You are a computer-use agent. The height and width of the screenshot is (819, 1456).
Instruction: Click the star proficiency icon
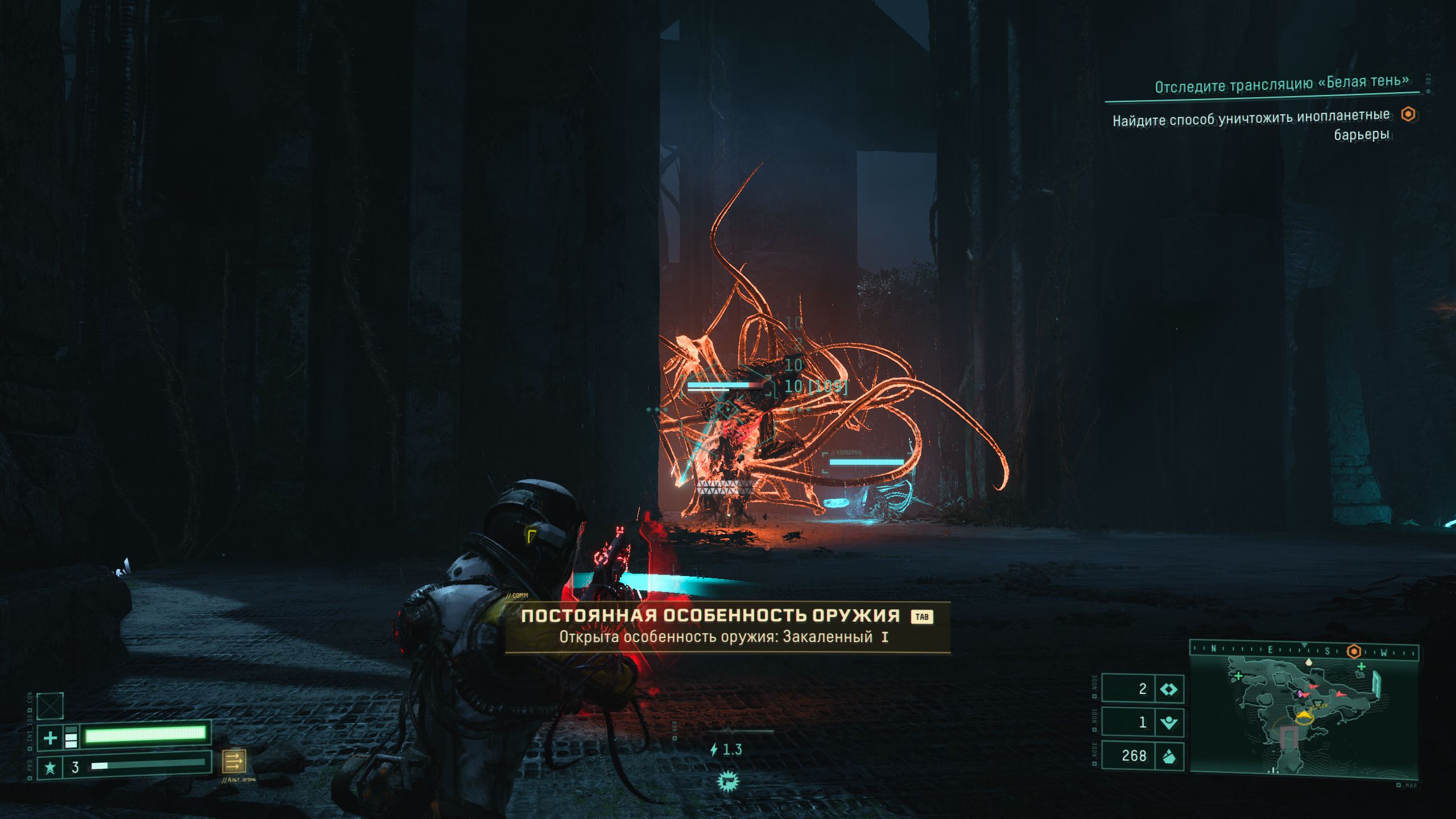50,768
